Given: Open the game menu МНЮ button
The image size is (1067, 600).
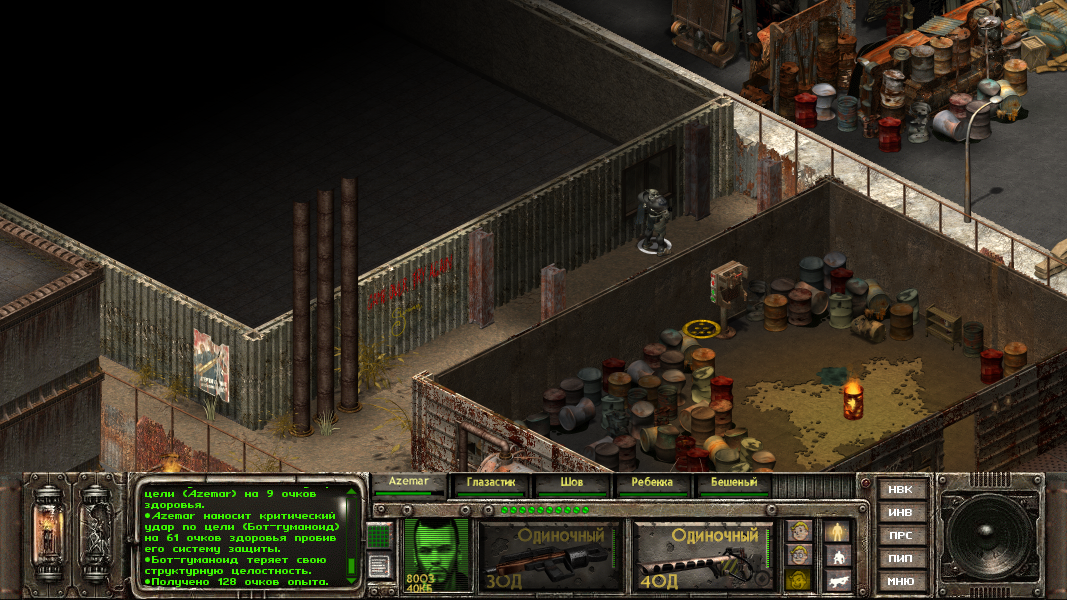Looking at the screenshot, I should point(901,581).
